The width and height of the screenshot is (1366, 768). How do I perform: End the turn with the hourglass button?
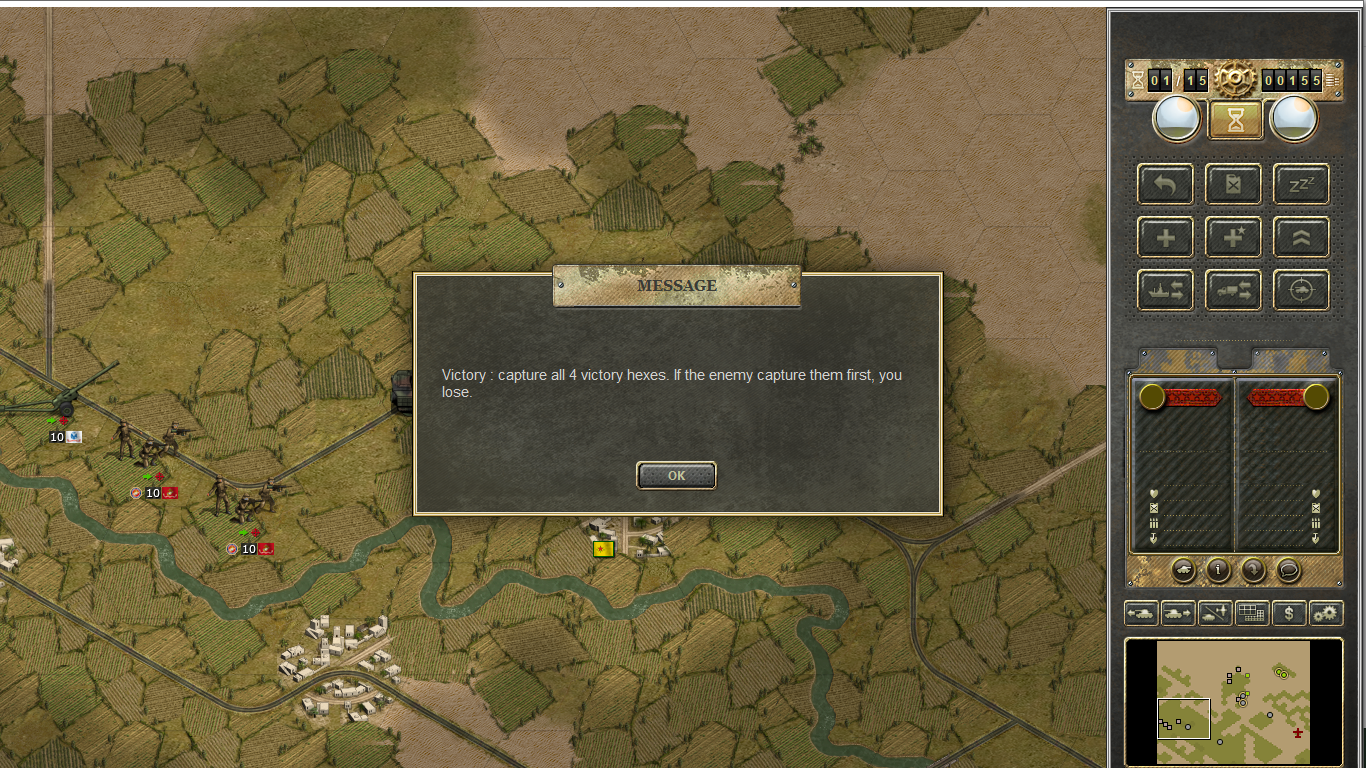coord(1236,120)
